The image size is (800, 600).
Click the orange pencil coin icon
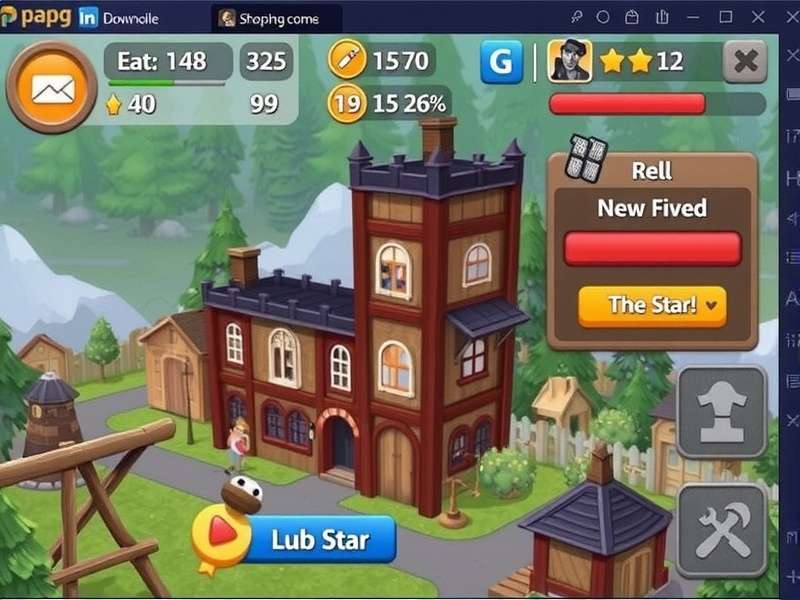[347, 62]
